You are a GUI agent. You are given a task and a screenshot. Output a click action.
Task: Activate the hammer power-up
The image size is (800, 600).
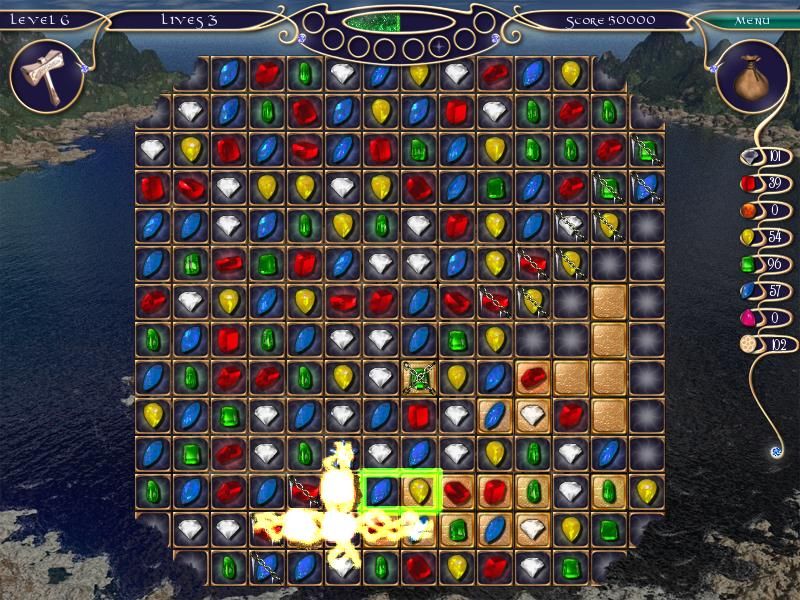pos(45,76)
